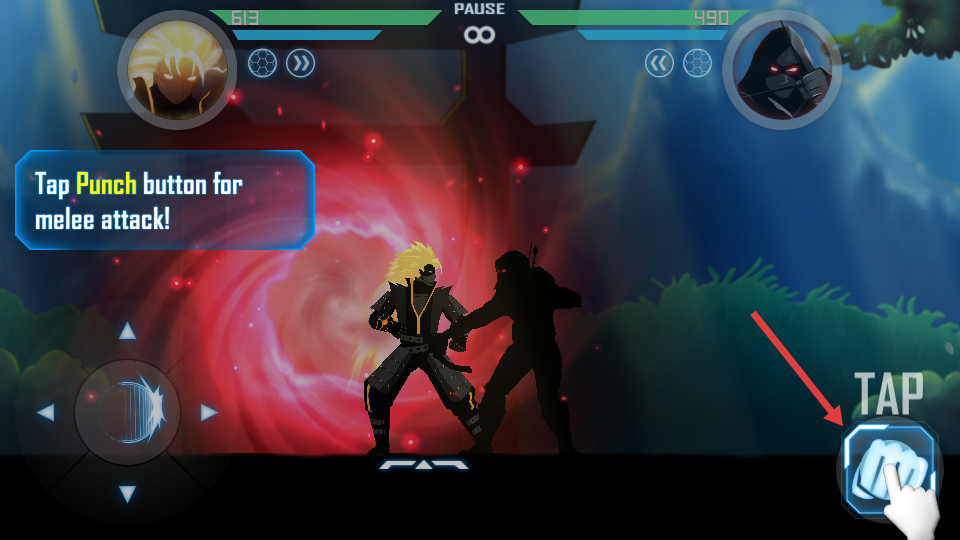Move left with the D-pad left arrow
960x540 pixels.
coord(45,412)
